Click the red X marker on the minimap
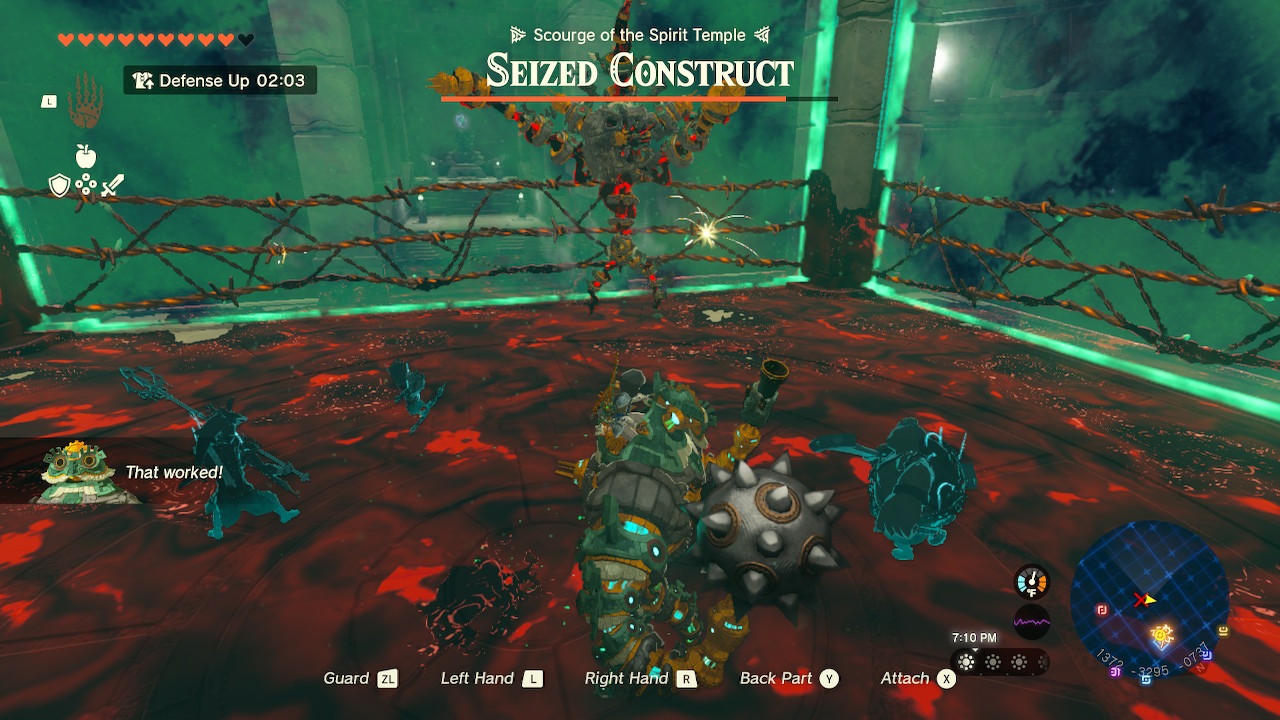The image size is (1280, 720). [x=1140, y=599]
